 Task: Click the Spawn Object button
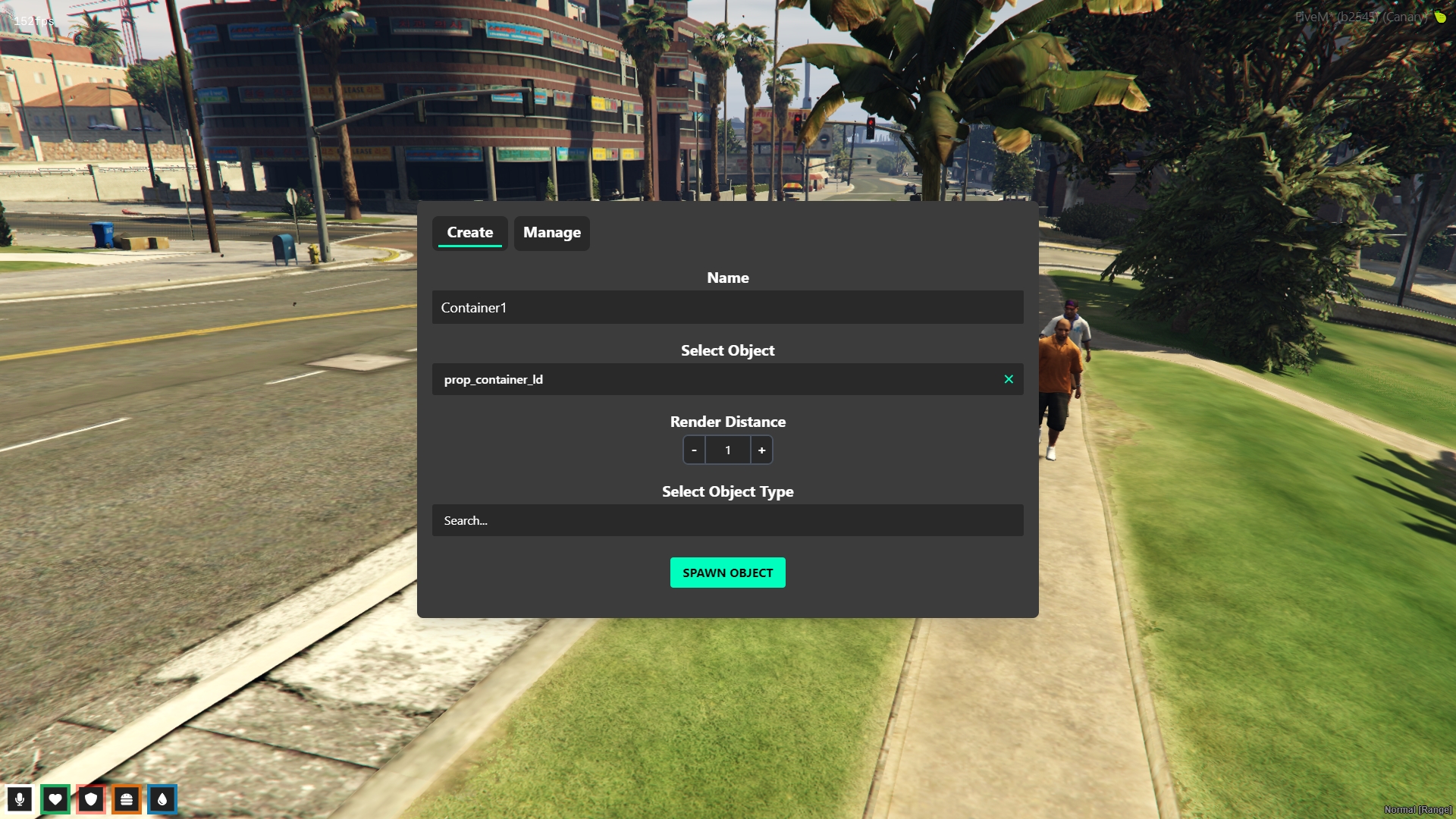click(727, 573)
